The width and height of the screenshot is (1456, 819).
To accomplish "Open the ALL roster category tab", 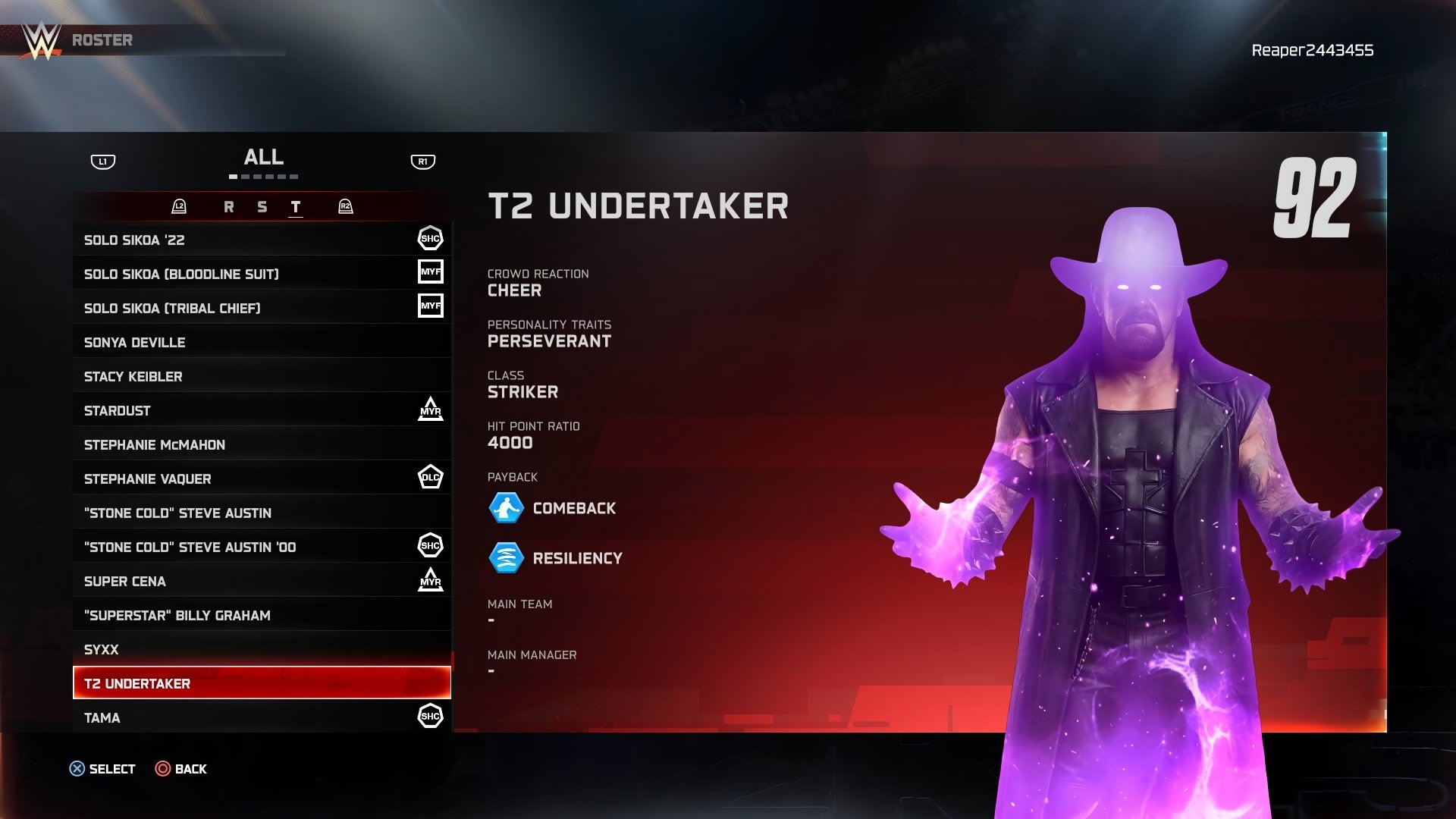I will point(264,158).
